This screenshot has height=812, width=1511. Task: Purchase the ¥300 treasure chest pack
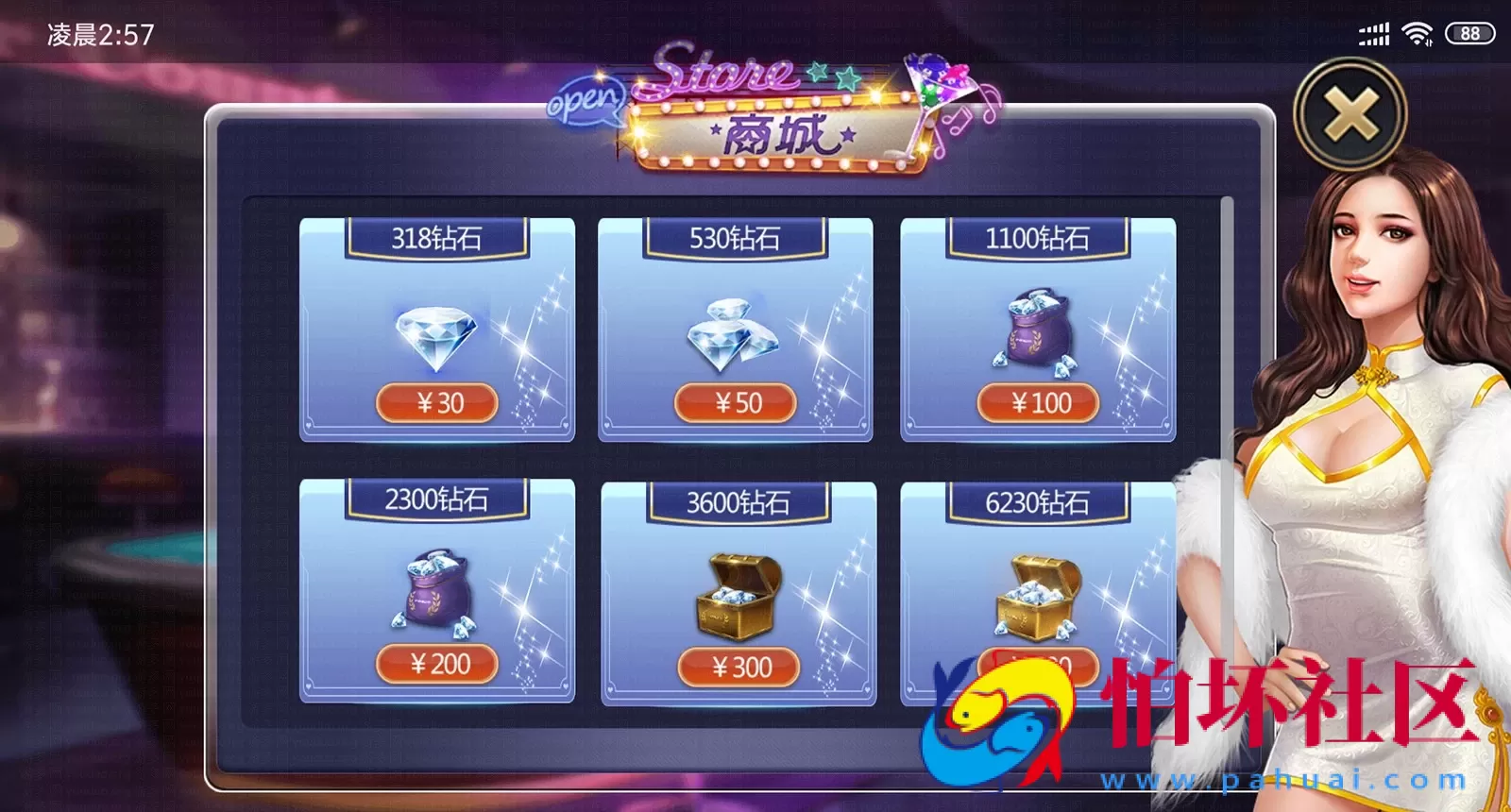(739, 668)
